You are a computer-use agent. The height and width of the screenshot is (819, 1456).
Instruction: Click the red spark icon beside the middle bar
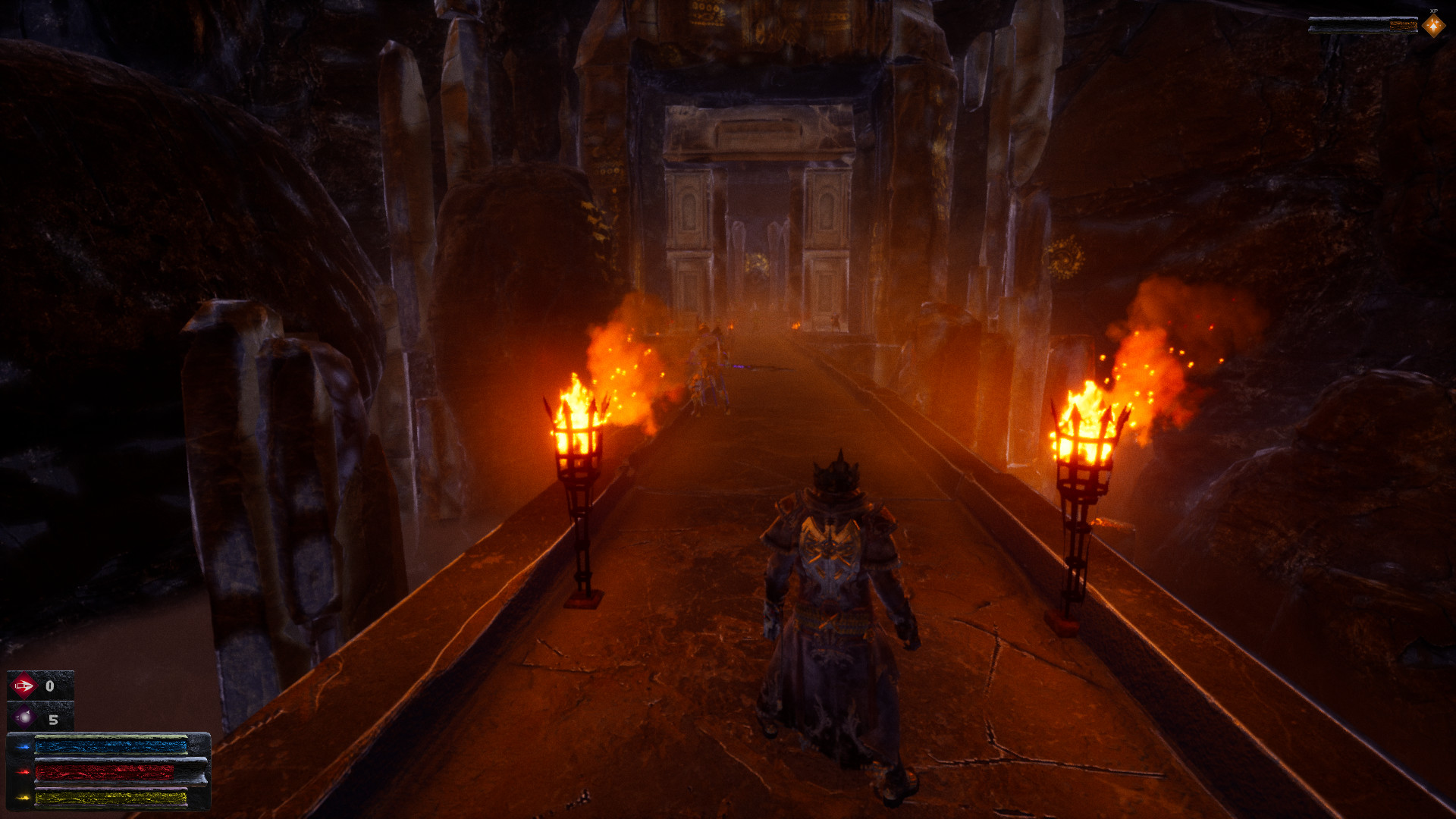[x=24, y=772]
